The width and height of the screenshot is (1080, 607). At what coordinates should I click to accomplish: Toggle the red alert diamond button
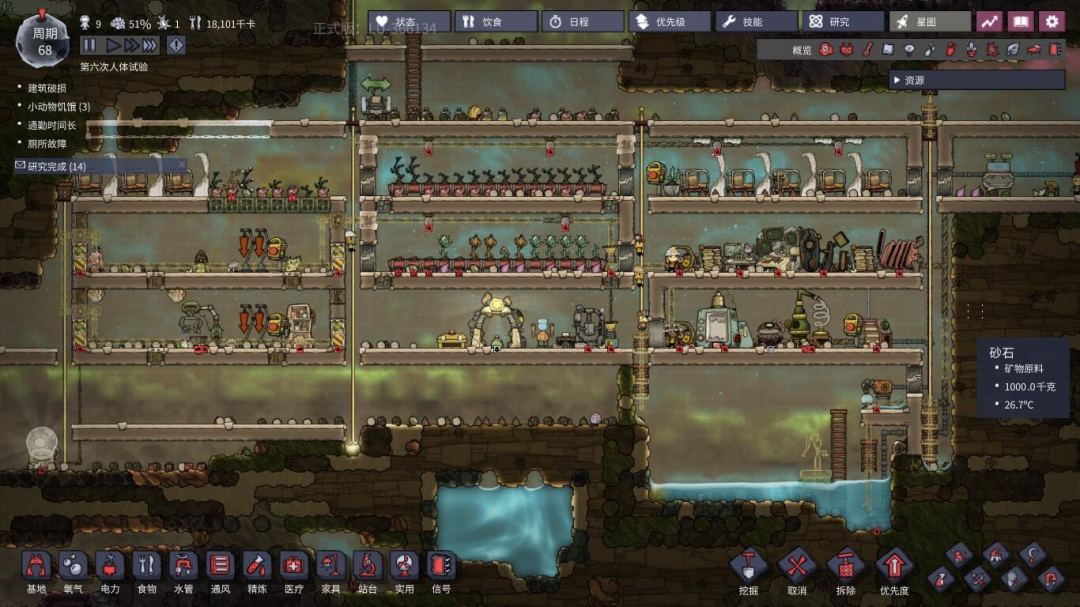tap(176, 45)
